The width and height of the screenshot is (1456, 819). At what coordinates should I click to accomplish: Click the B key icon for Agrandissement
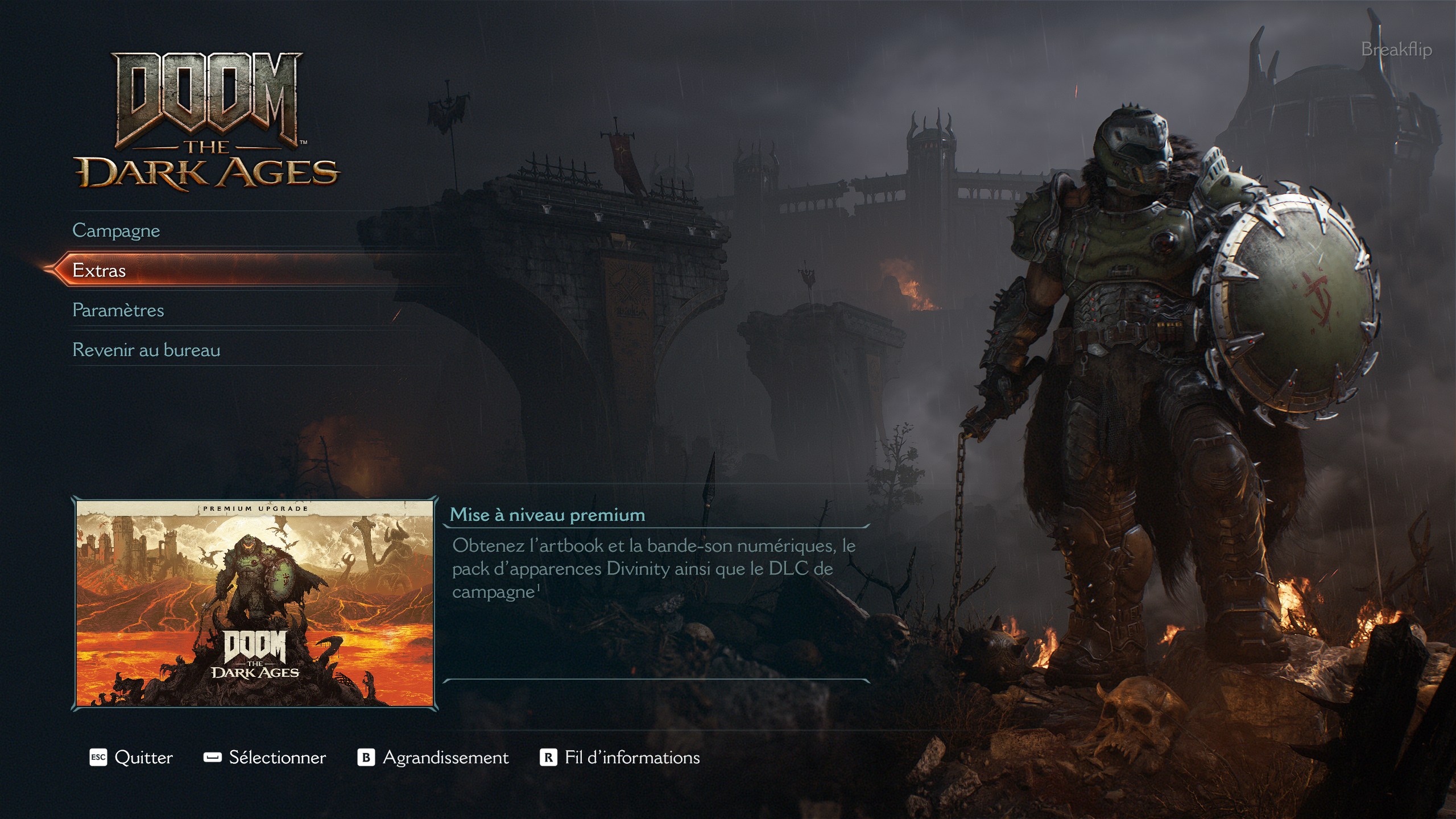coord(366,757)
